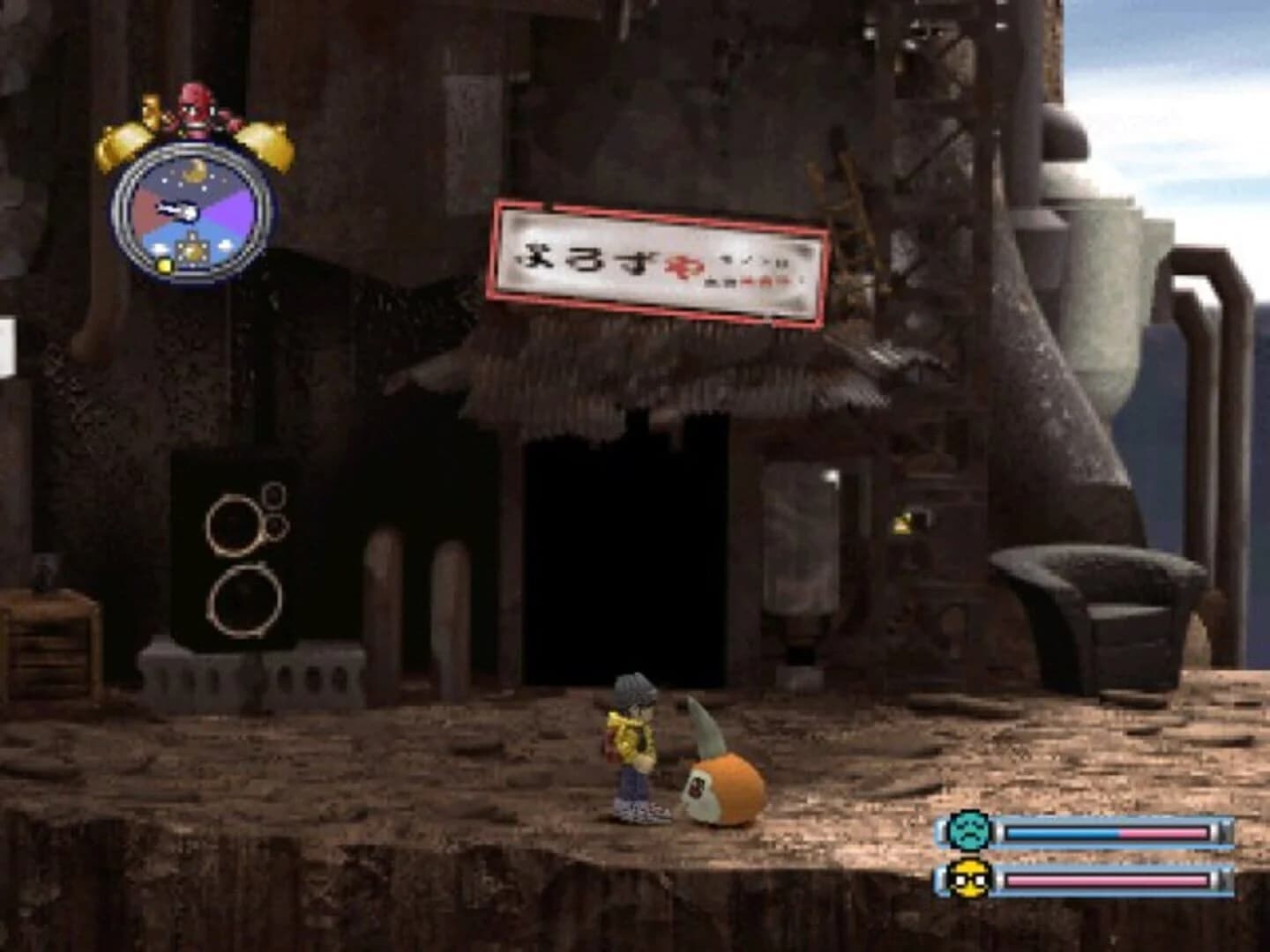The width and height of the screenshot is (1270, 952).
Task: Select the red-framed よろずや shop sign
Action: coord(657,257)
